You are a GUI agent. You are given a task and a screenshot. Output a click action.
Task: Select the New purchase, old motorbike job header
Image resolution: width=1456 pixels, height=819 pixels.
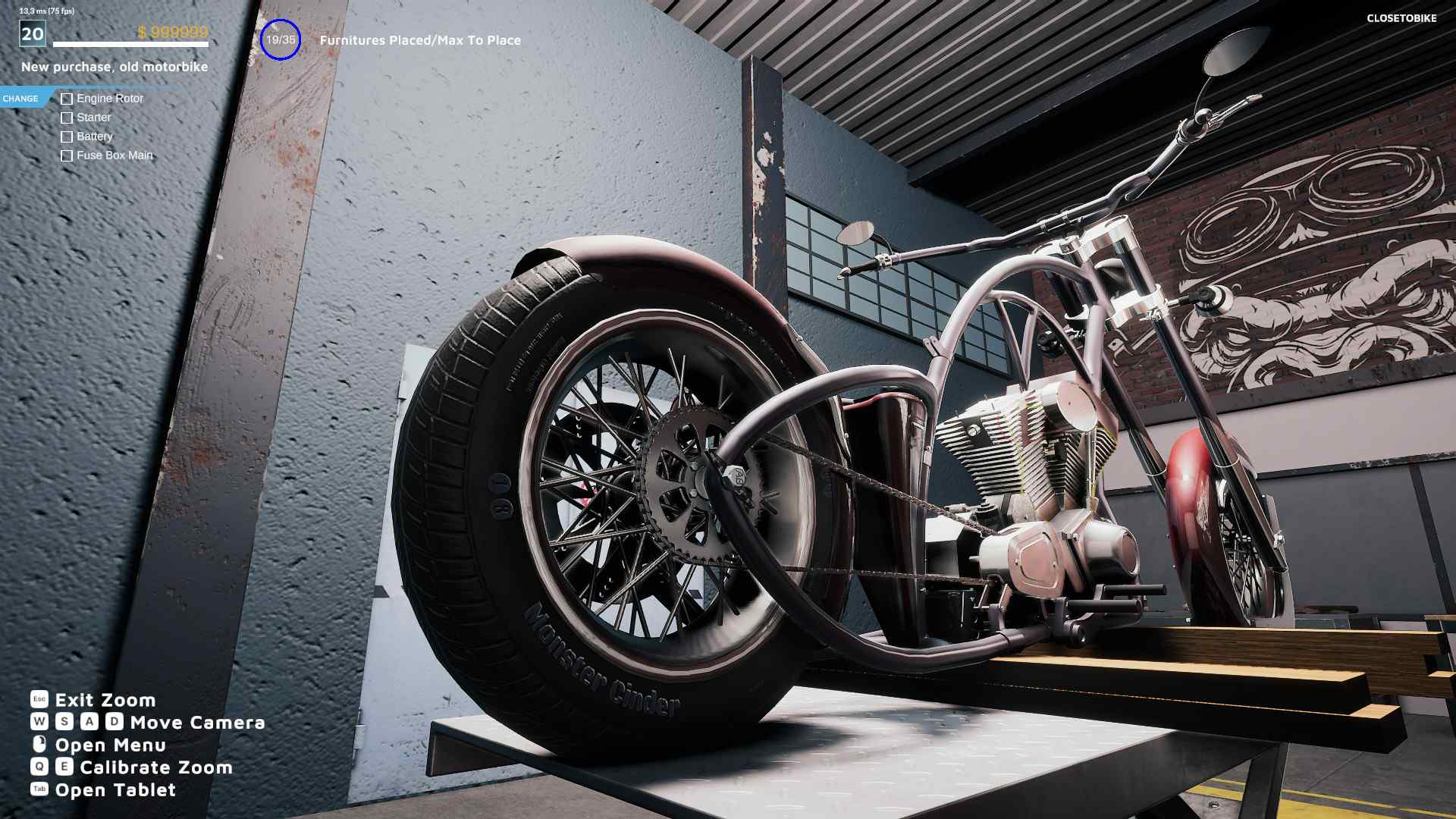tap(115, 67)
